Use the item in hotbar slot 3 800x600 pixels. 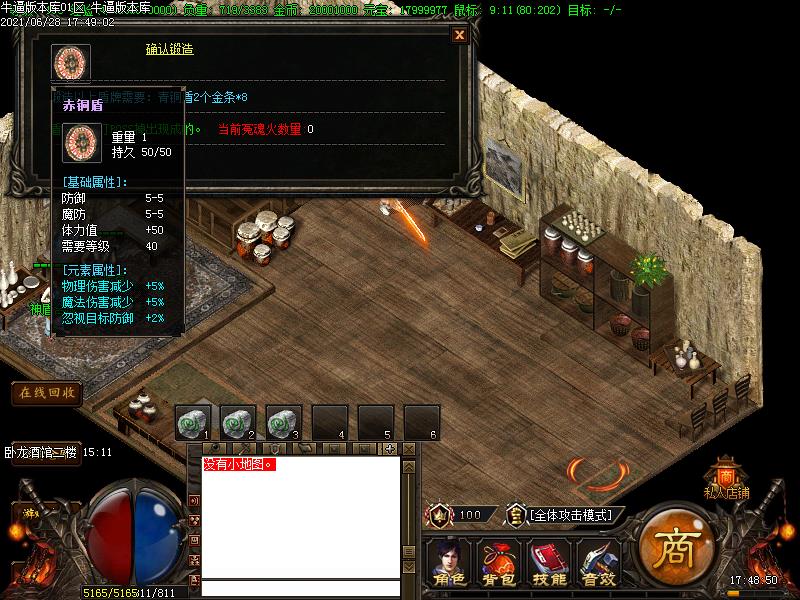[284, 422]
